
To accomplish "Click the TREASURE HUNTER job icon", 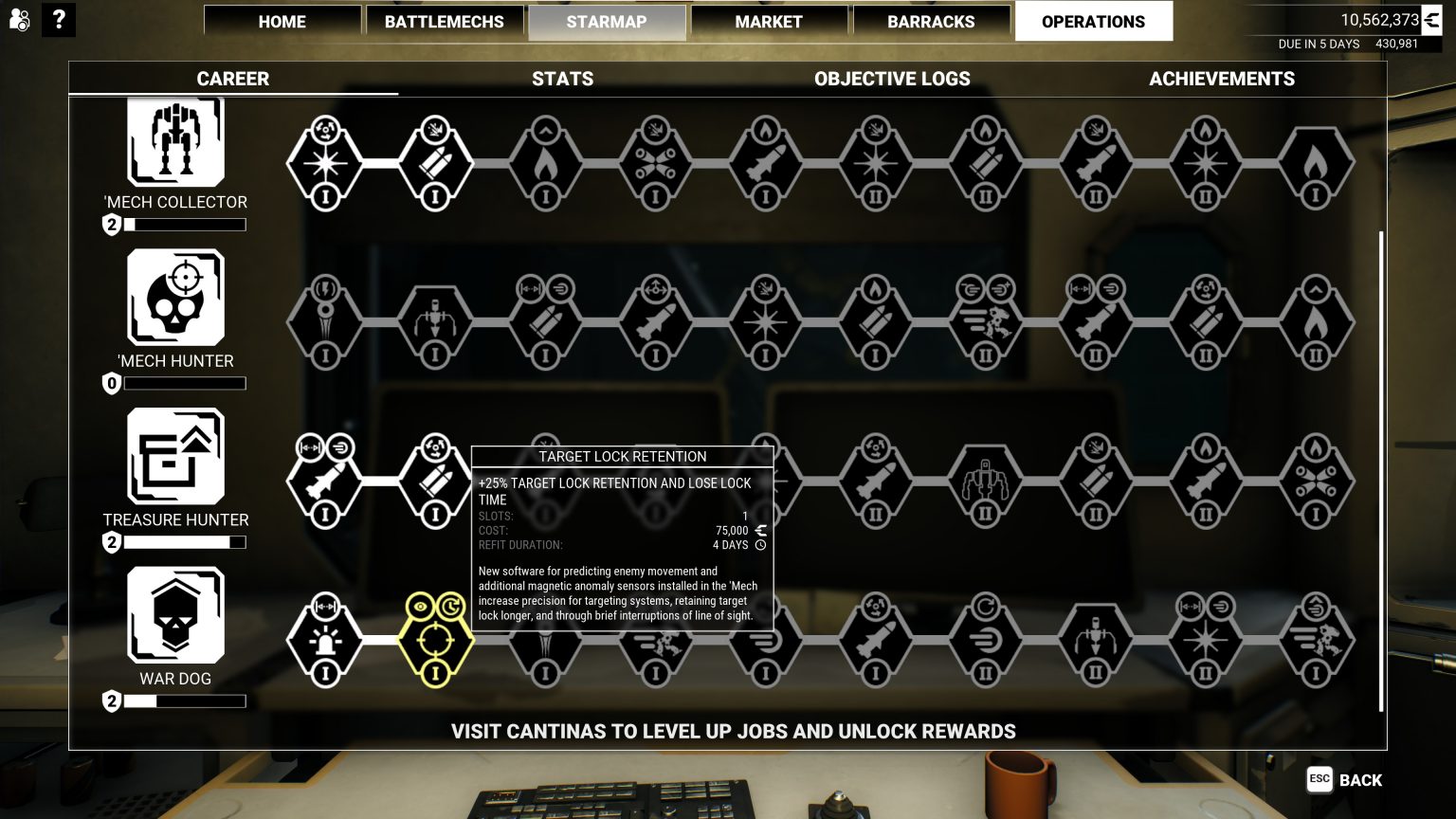I will tap(175, 458).
